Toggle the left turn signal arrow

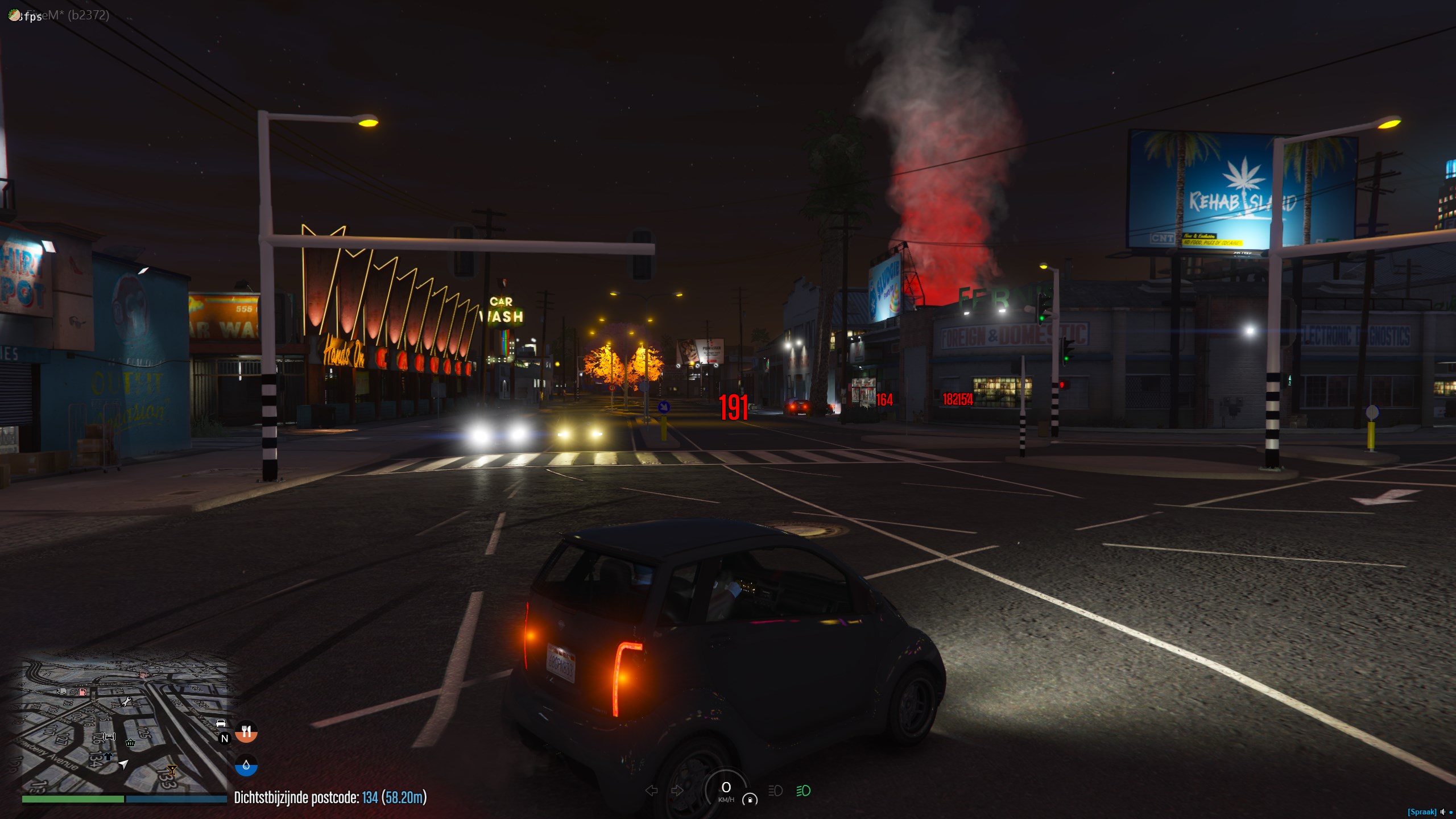point(652,791)
